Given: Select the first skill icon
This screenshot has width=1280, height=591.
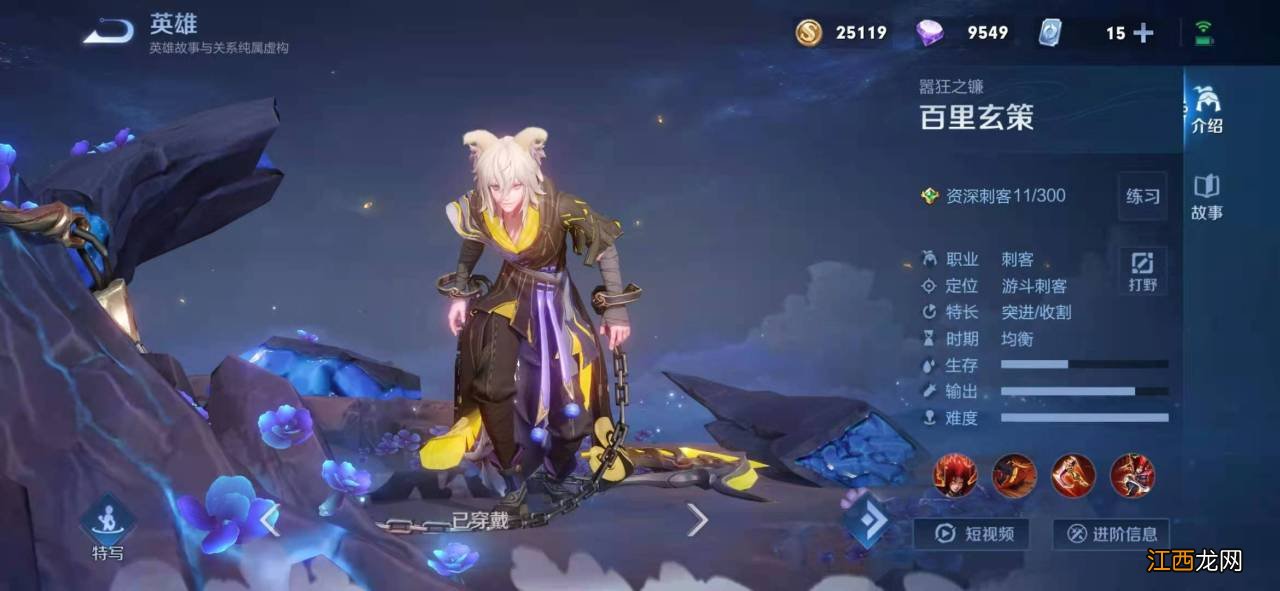Looking at the screenshot, I should (x=954, y=475).
